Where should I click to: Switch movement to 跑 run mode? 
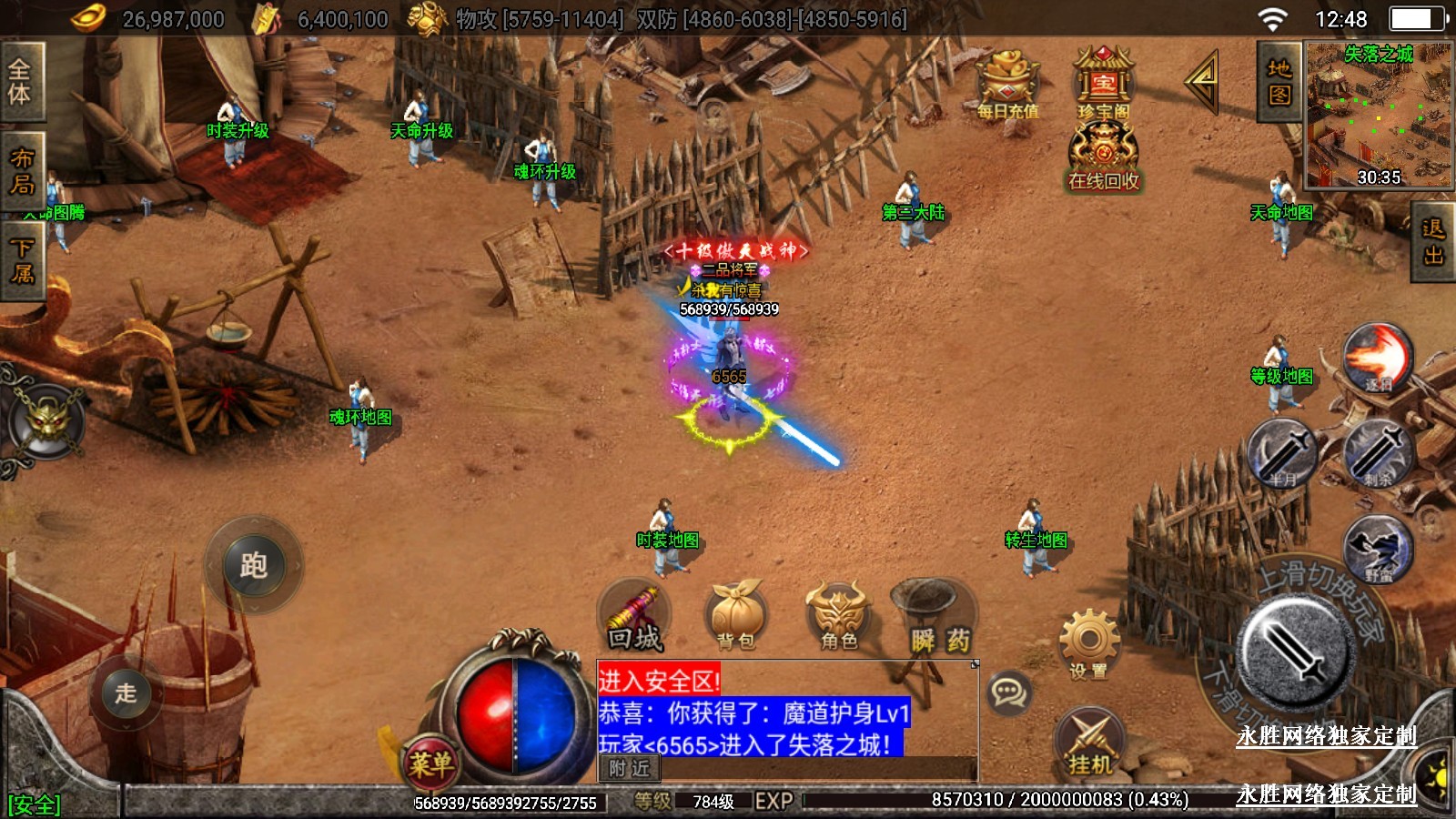click(x=254, y=566)
